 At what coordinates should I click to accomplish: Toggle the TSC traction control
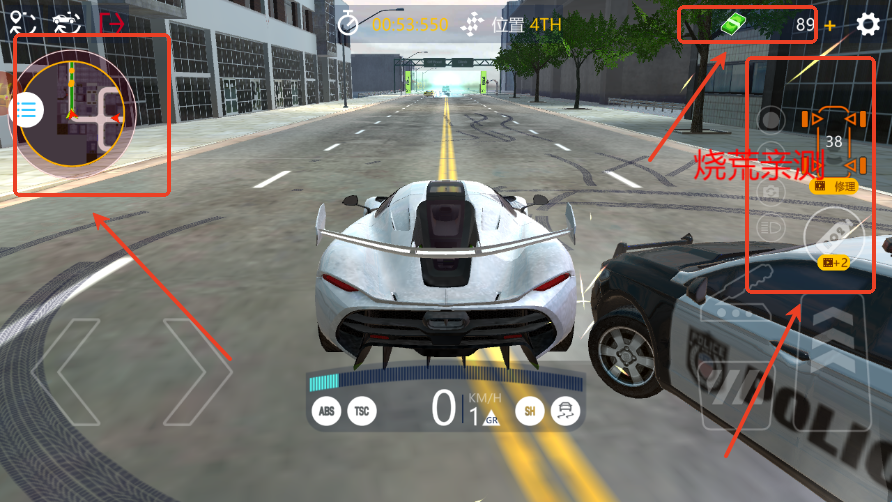(x=362, y=410)
